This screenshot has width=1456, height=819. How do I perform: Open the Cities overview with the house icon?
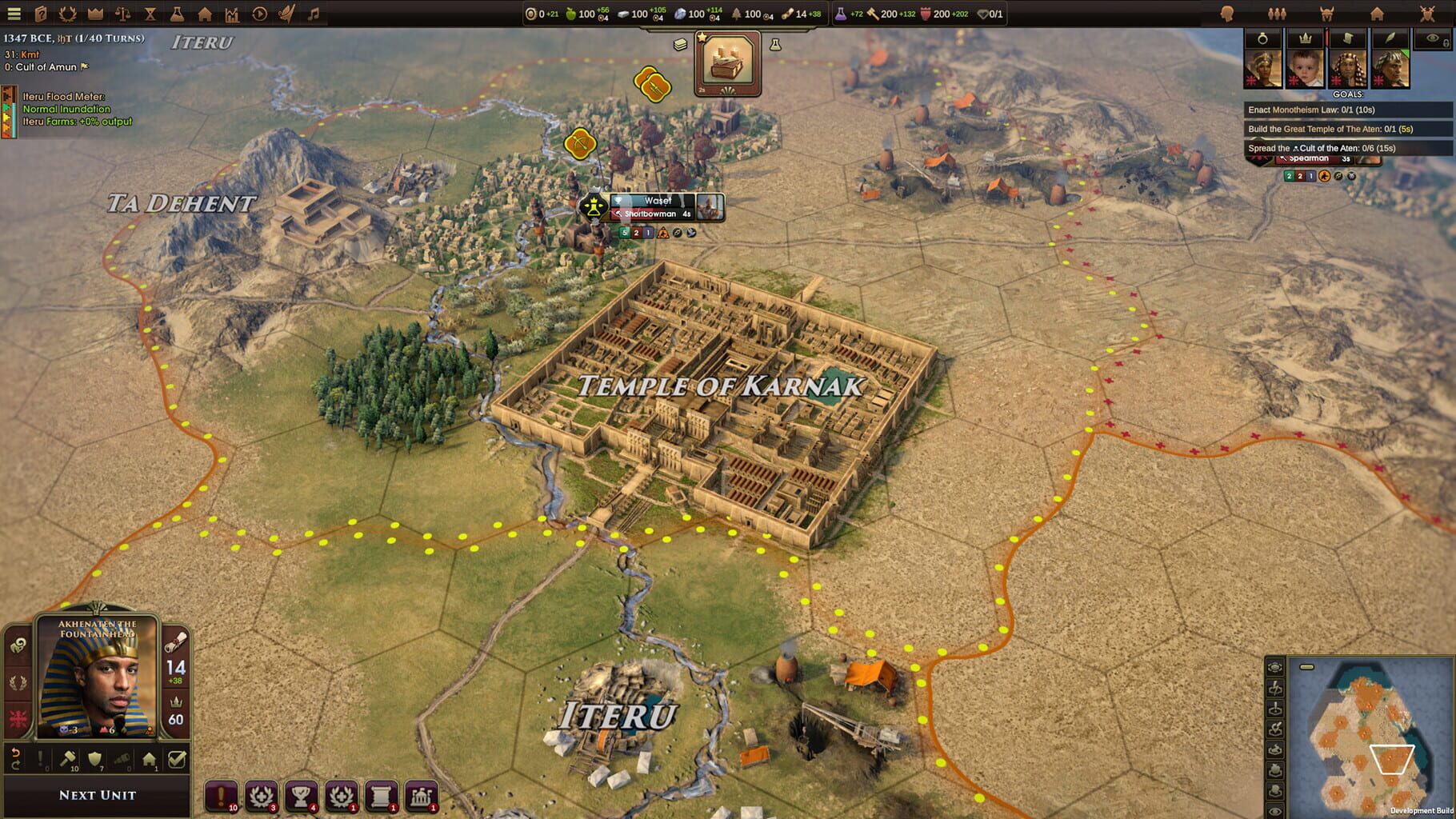pyautogui.click(x=206, y=14)
